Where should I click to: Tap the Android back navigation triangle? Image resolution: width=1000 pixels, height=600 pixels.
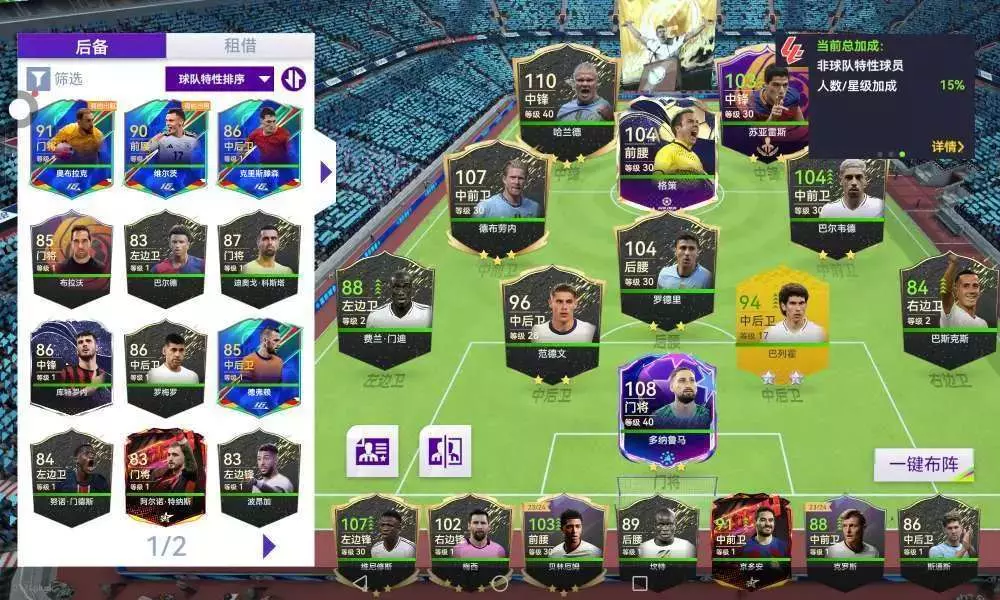pos(360,582)
